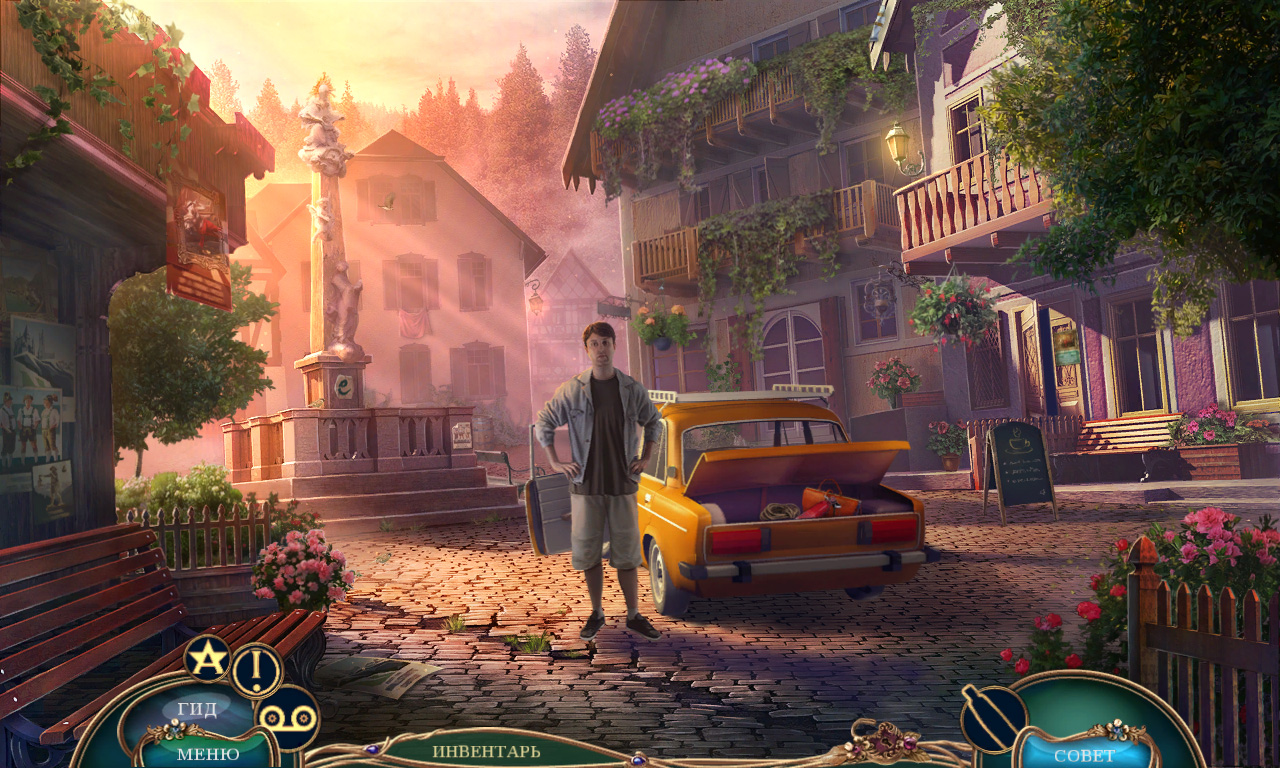Use the СОВЕТ hint button

(x=1084, y=754)
